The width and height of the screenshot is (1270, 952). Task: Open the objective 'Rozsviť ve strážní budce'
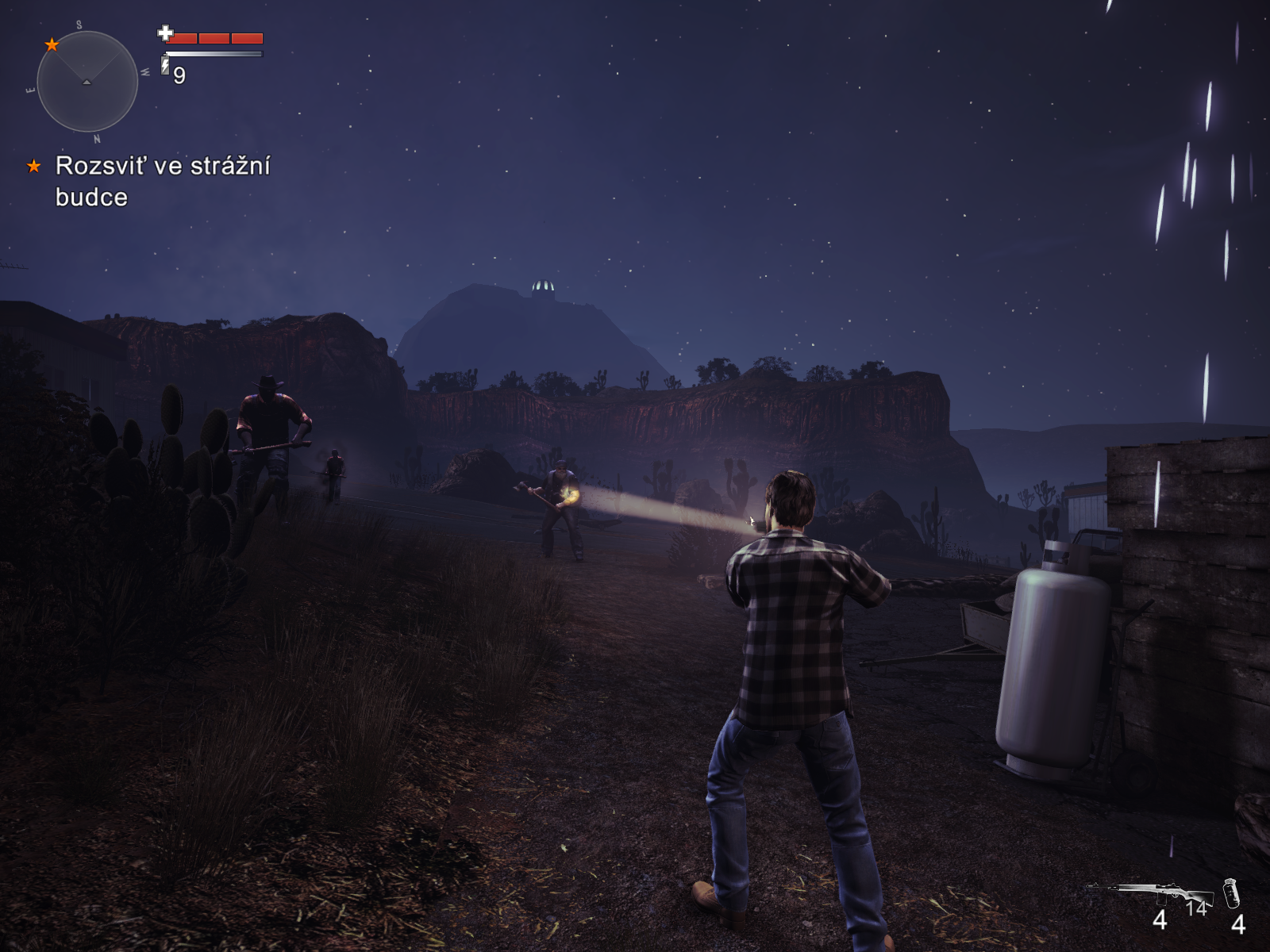pyautogui.click(x=163, y=181)
